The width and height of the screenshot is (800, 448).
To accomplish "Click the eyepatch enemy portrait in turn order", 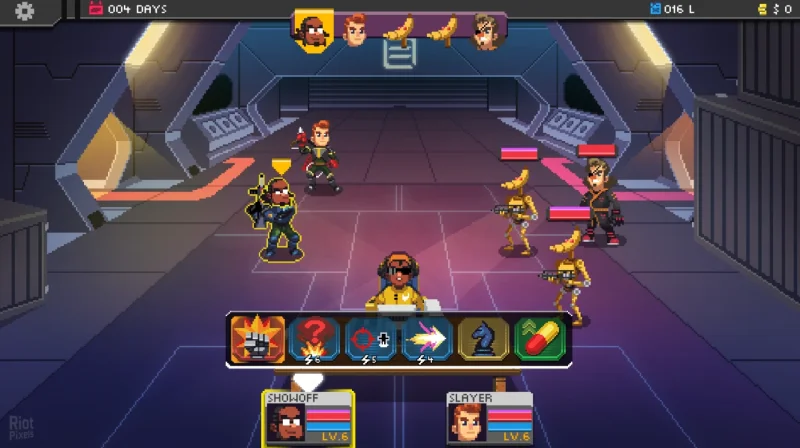I will click(x=487, y=30).
